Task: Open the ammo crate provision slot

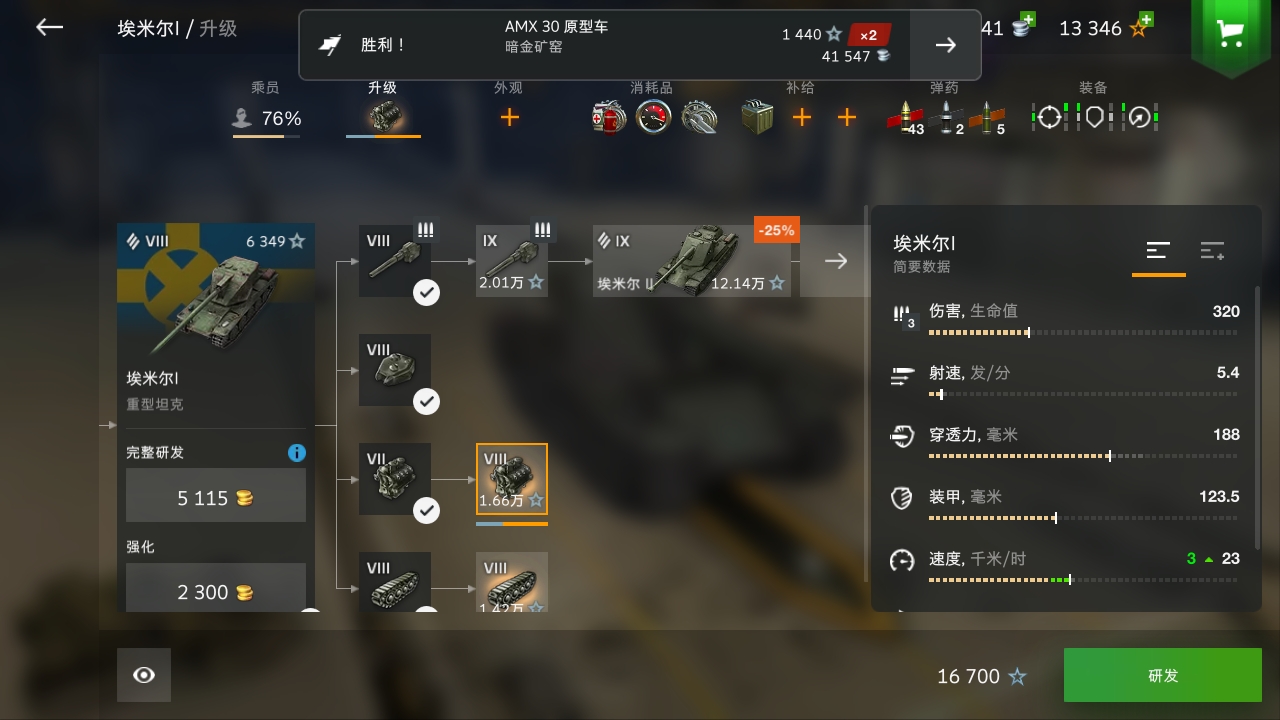Action: point(757,118)
